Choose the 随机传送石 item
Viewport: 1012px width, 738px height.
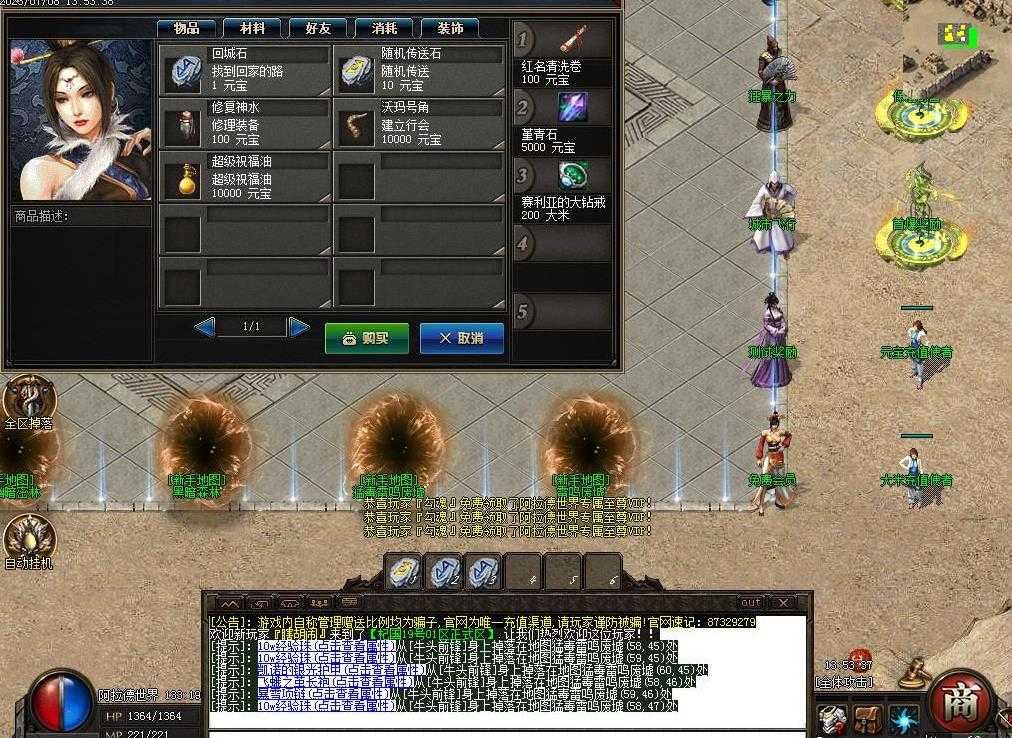419,70
